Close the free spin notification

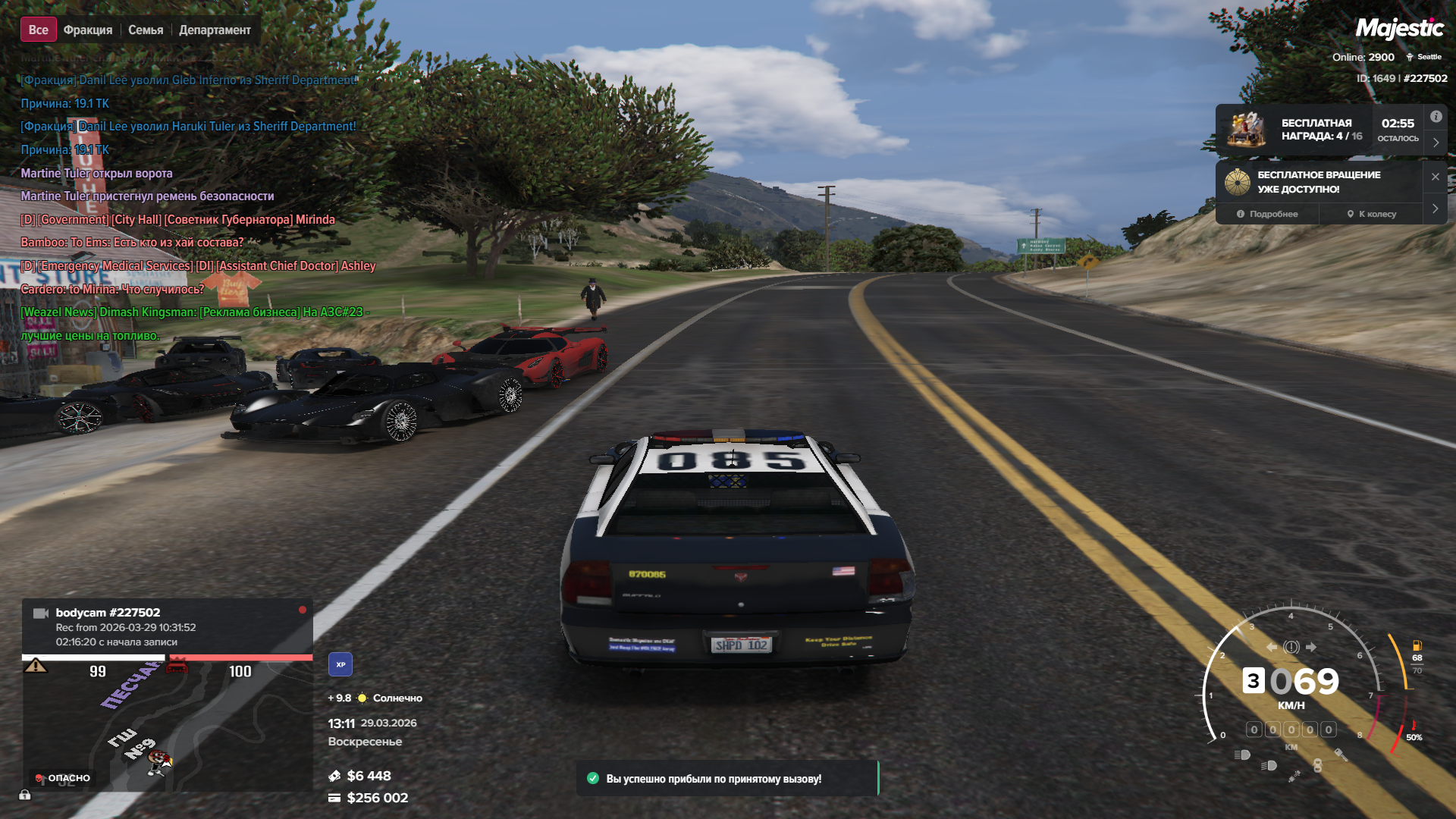click(x=1436, y=177)
